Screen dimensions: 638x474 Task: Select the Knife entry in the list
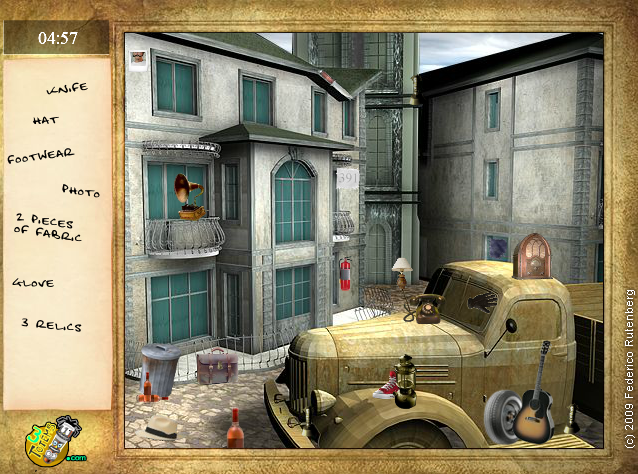(x=67, y=88)
